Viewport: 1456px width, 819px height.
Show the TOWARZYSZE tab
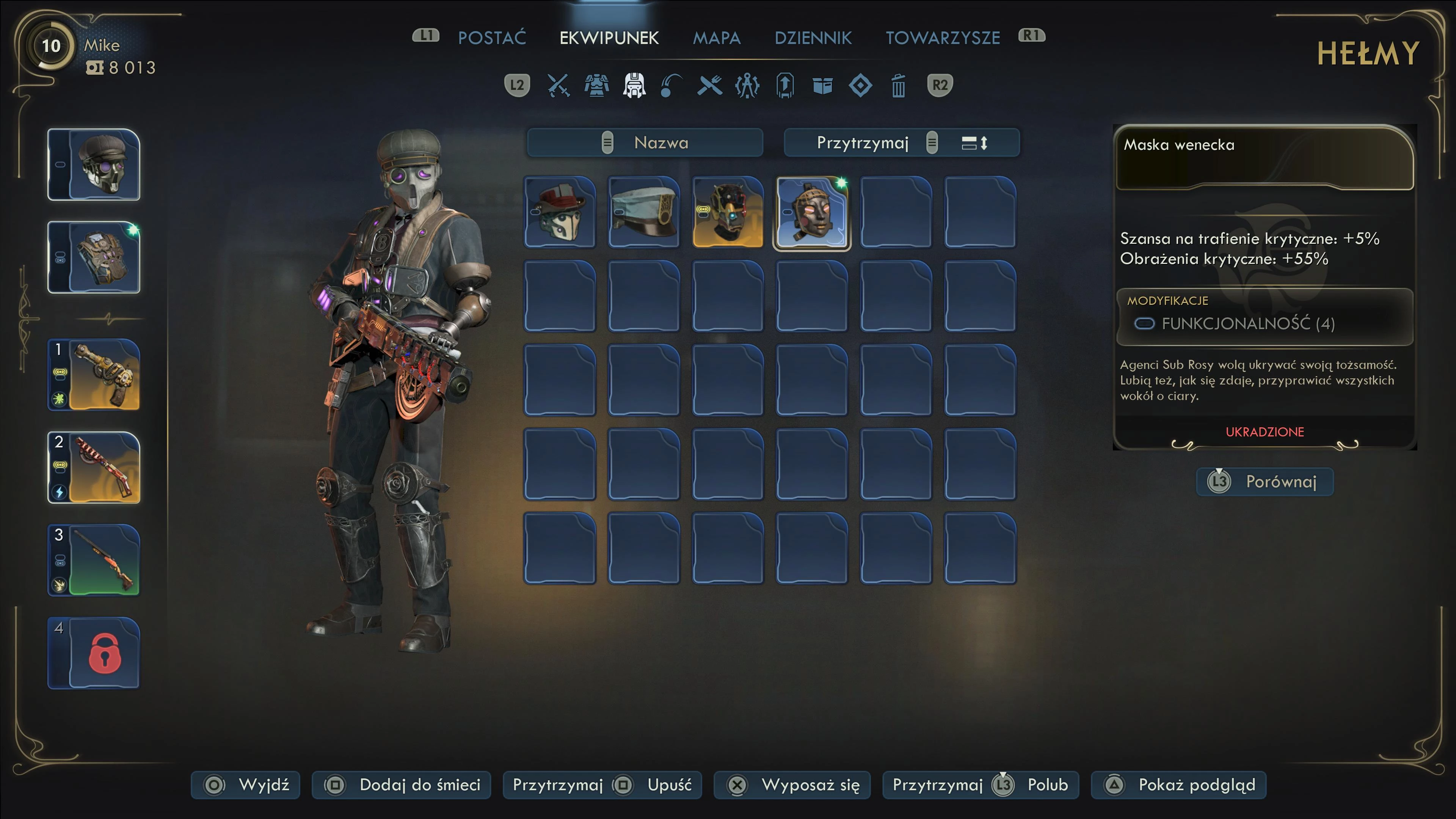[942, 38]
